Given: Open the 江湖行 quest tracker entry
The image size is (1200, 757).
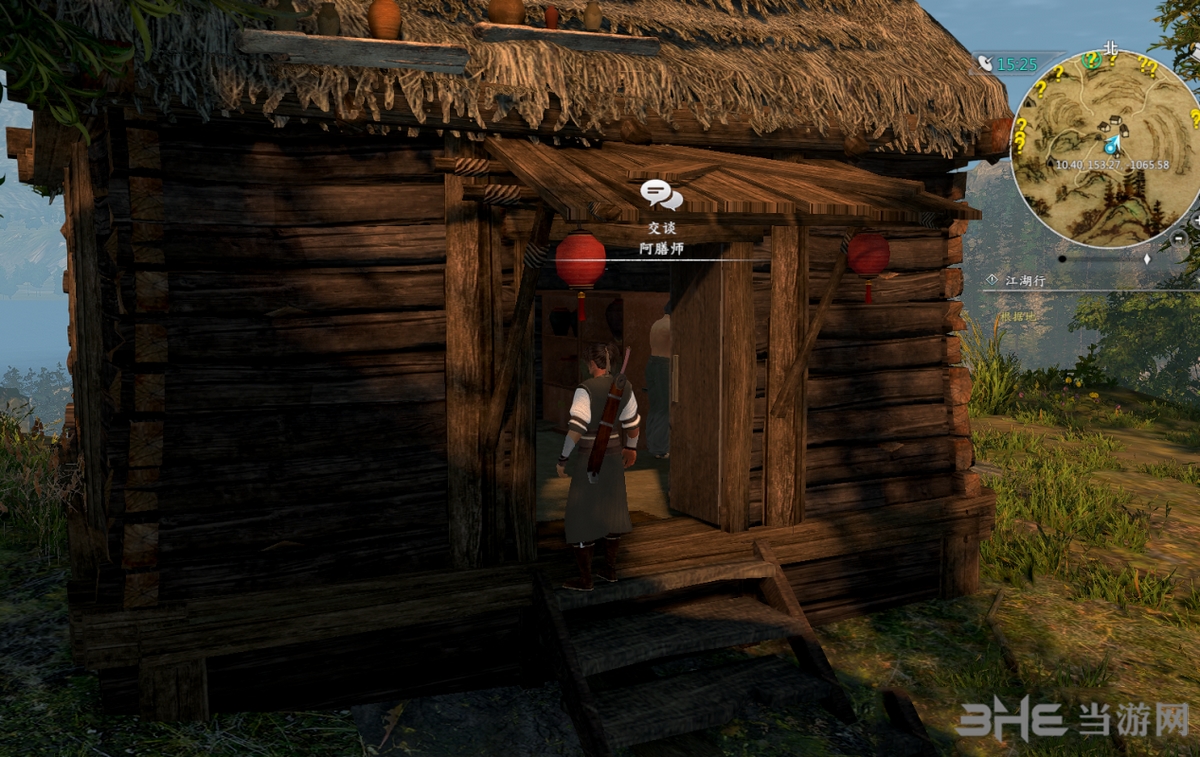Looking at the screenshot, I should point(1025,281).
